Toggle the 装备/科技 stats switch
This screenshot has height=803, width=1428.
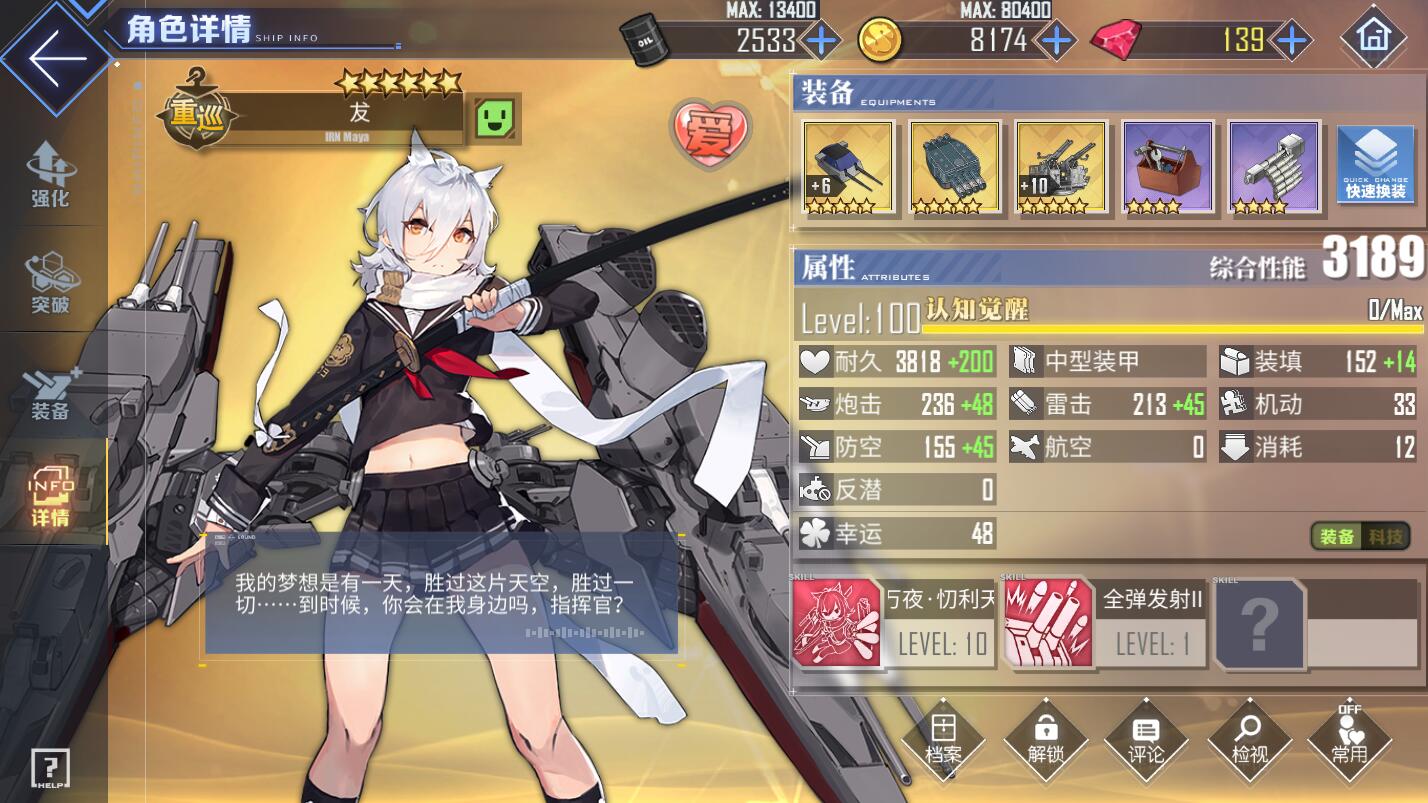pos(1359,536)
